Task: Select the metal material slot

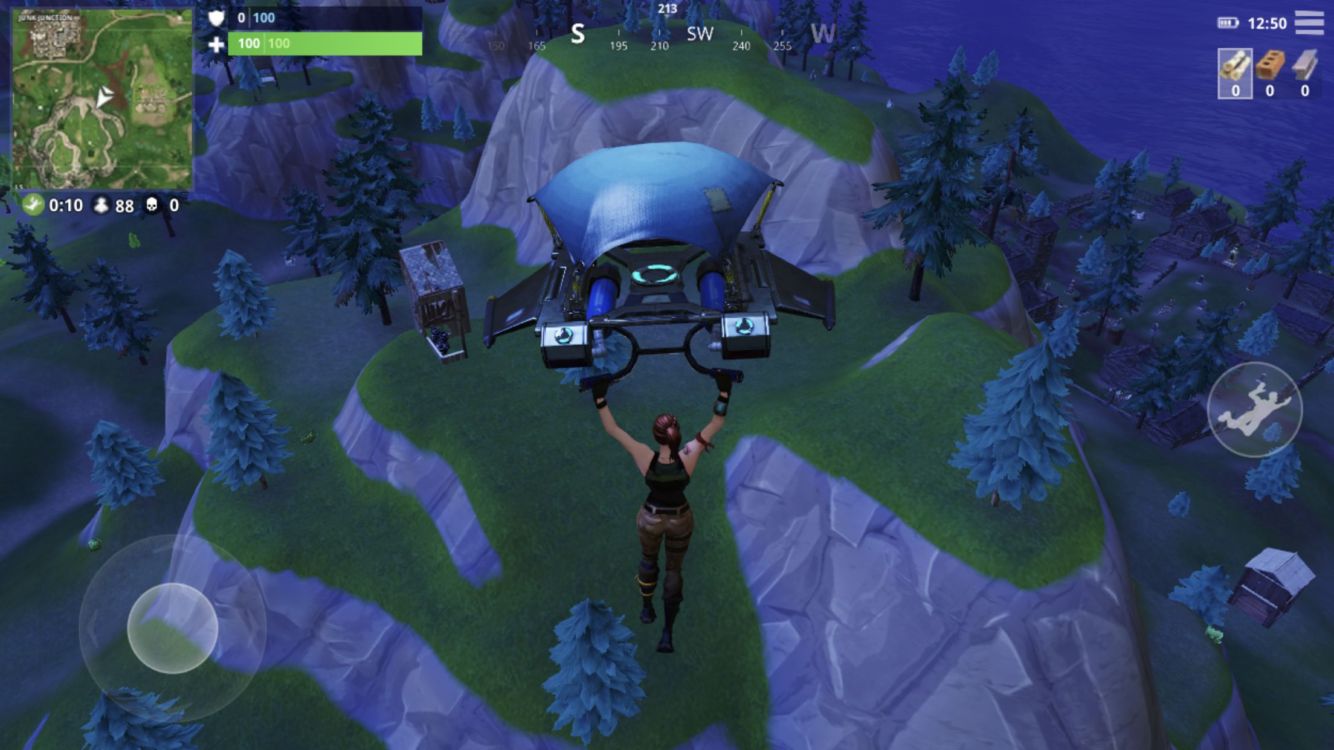Action: 1304,73
